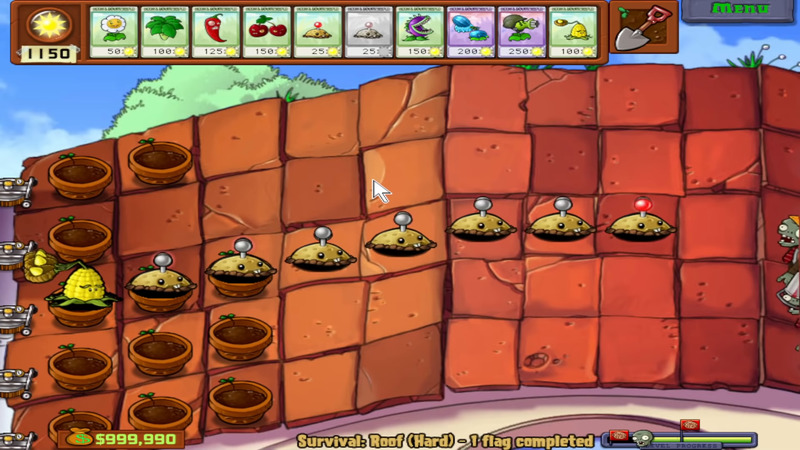Grab the shovel tool
Viewport: 800px width, 450px height.
point(637,30)
